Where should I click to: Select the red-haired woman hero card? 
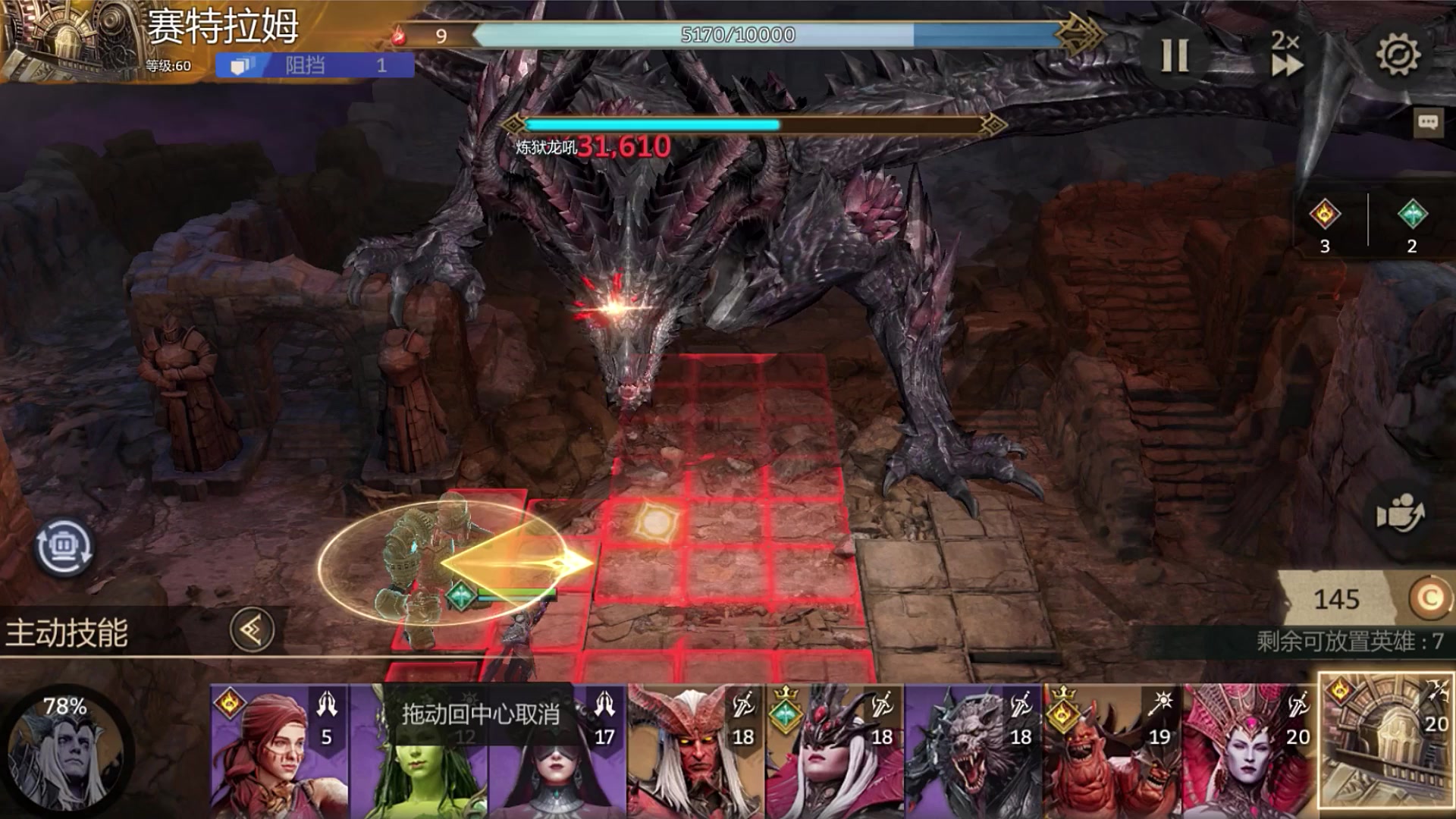279,751
